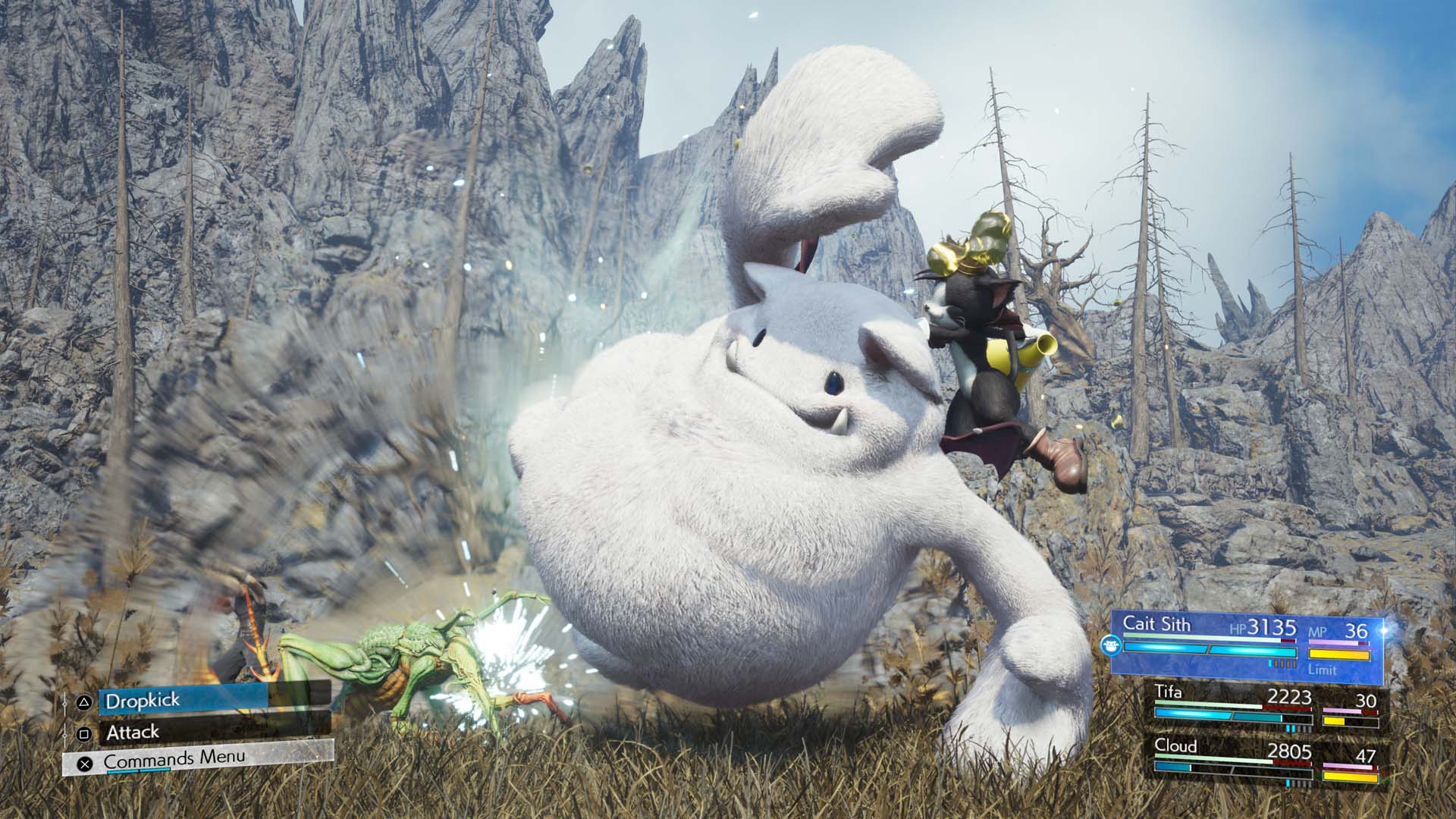Click Cait Sith's MP value showing 36
Viewport: 1456px width, 819px height.
(1357, 630)
